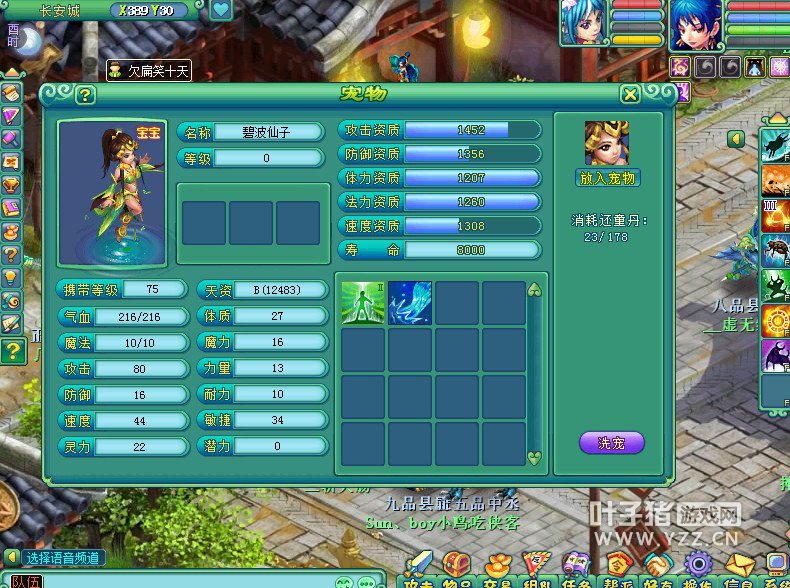Click the pet portrait above 放入宠物
This screenshot has height=588, width=790.
(608, 144)
